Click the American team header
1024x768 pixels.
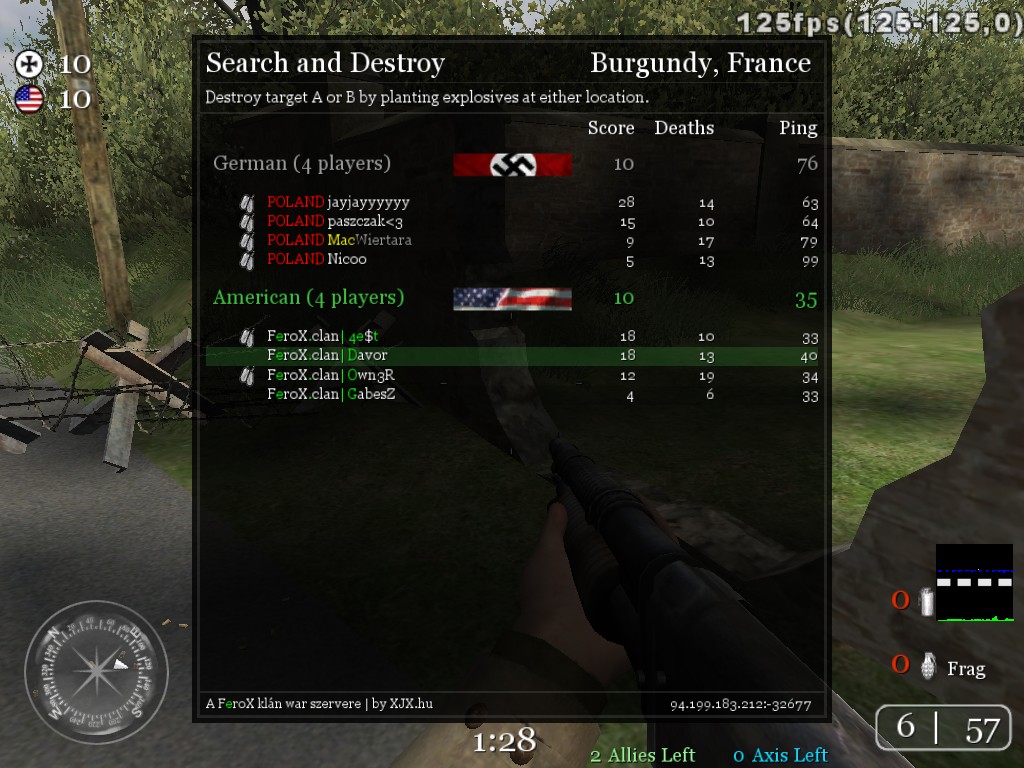[308, 297]
